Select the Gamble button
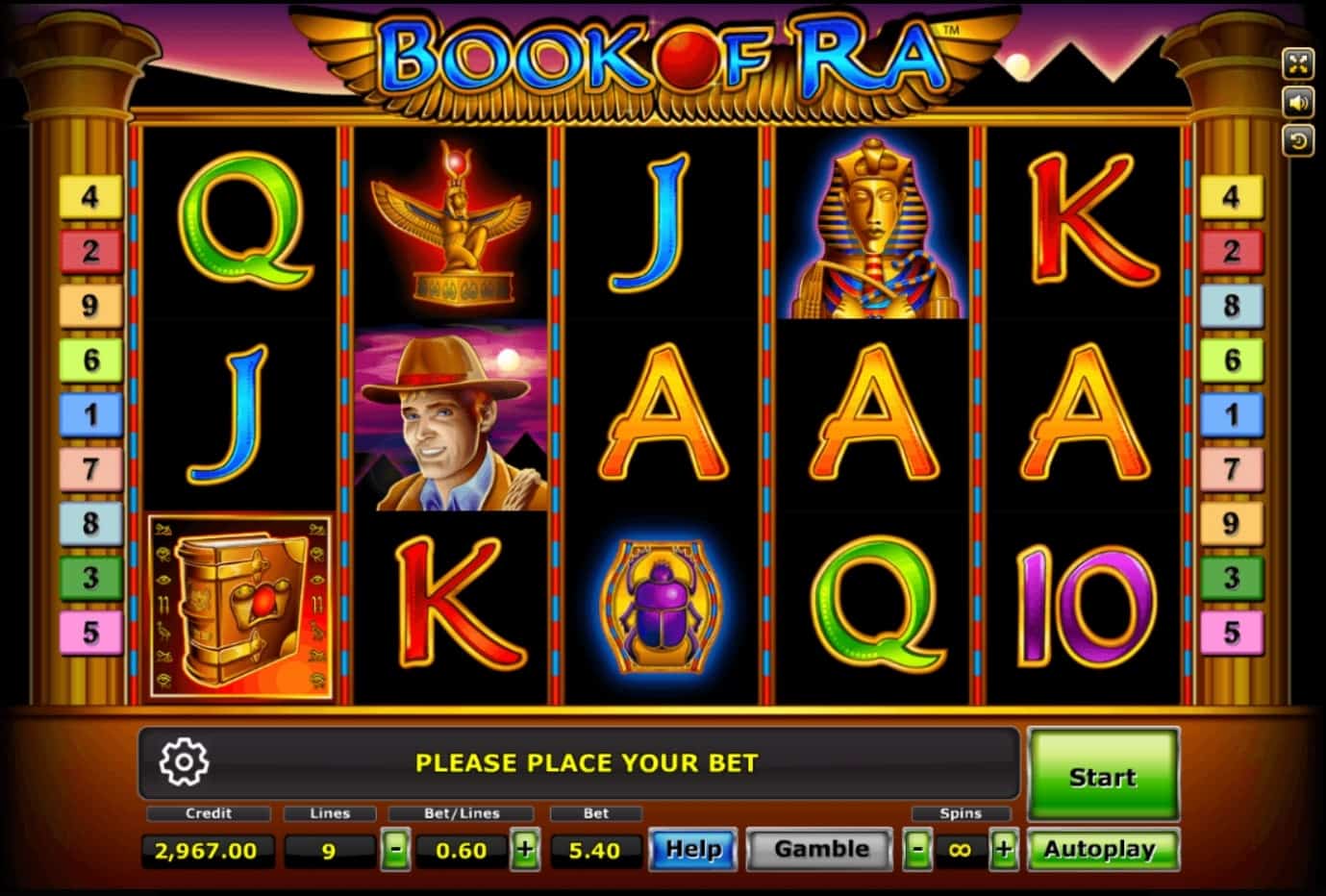1326x896 pixels. point(821,850)
